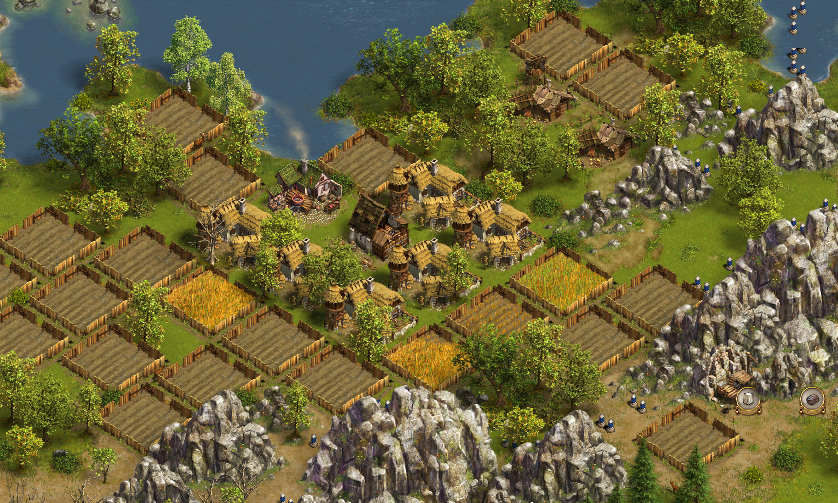Click the white marble deposit marker icon
Viewport: 838px width, 503px height.
[x=747, y=399]
